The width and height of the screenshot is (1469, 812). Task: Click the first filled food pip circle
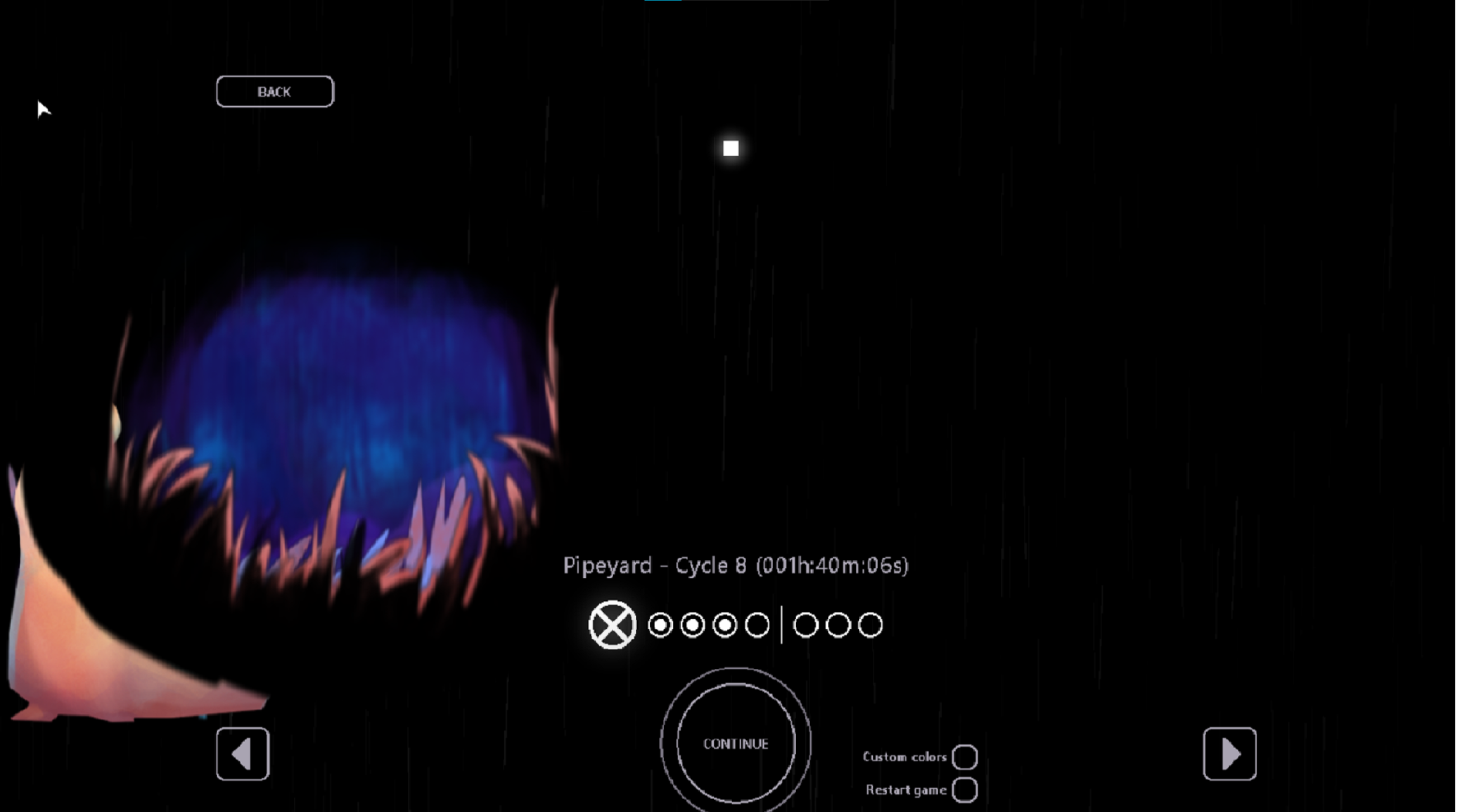coord(660,624)
